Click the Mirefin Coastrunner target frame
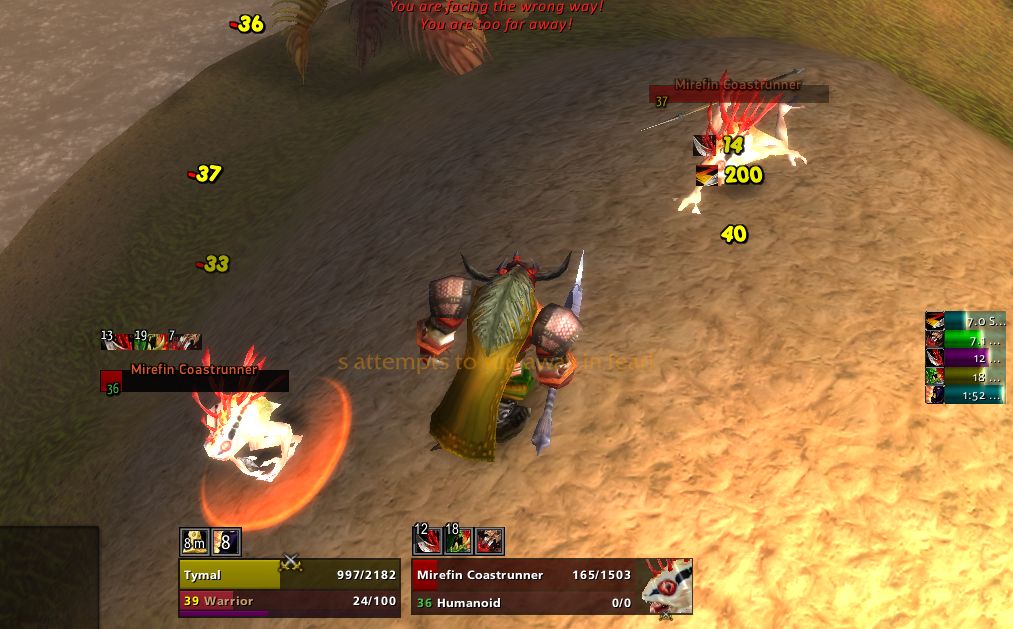The image size is (1013, 629). pyautogui.click(x=526, y=587)
